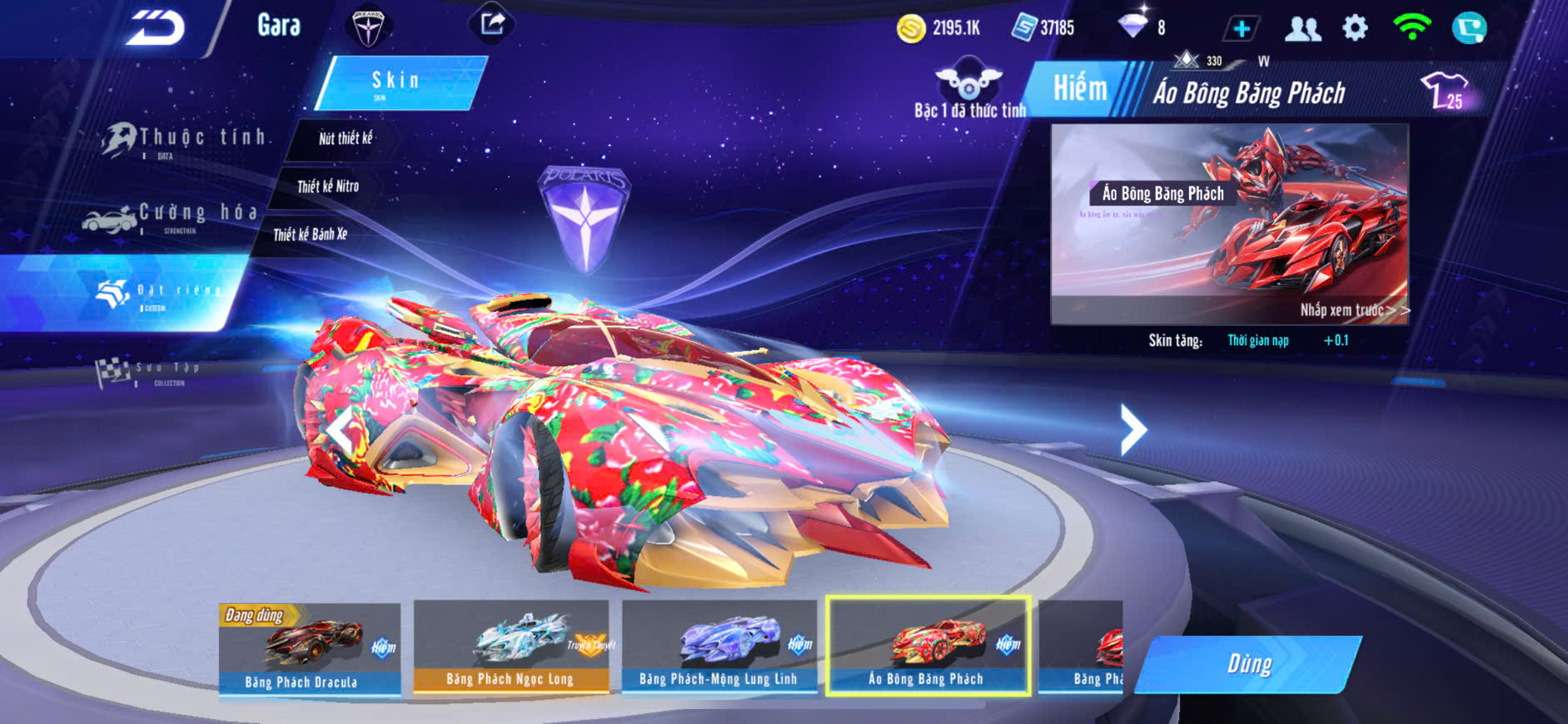Screen dimensions: 1568x724
Task: Click the Dùng button to equip skin
Action: pos(1248,664)
